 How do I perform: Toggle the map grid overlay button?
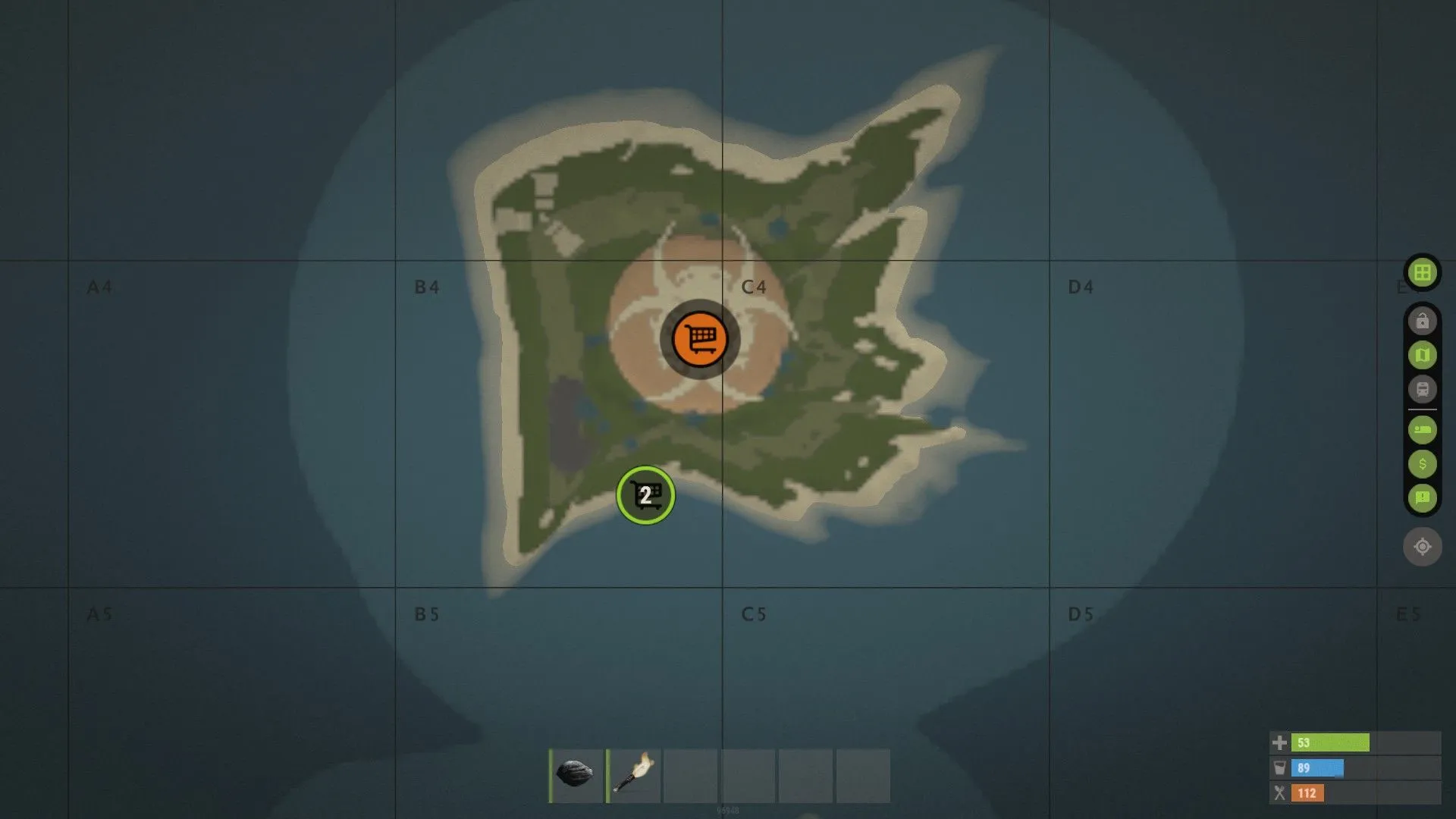pos(1422,272)
